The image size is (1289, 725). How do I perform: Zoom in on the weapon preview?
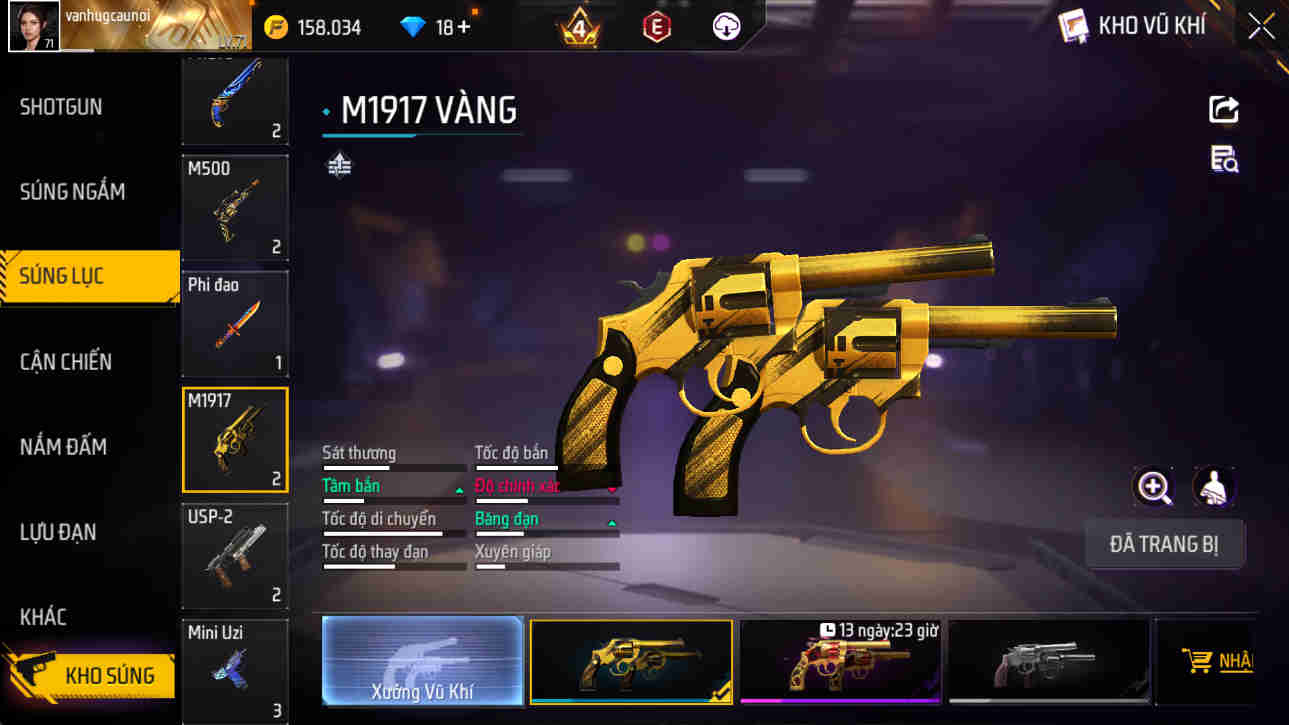point(1155,487)
